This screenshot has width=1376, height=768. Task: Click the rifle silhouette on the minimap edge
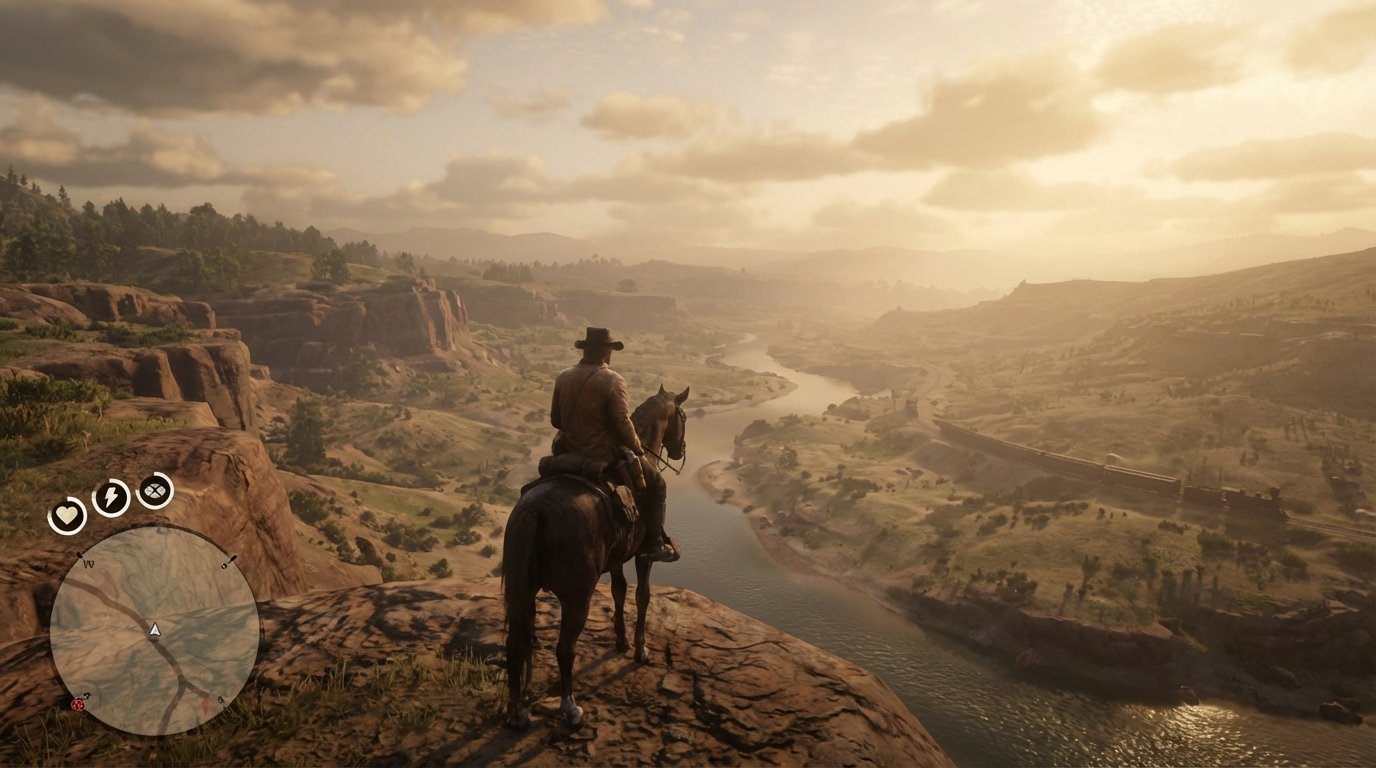pos(231,559)
